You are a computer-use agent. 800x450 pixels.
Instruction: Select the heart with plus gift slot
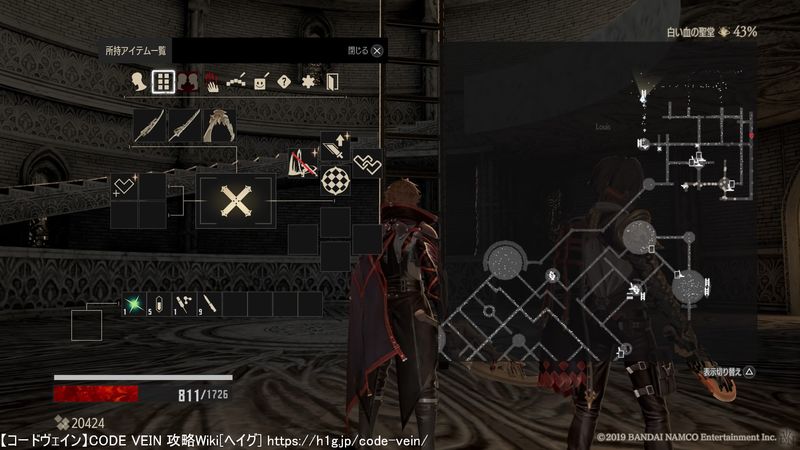pyautogui.click(x=125, y=187)
